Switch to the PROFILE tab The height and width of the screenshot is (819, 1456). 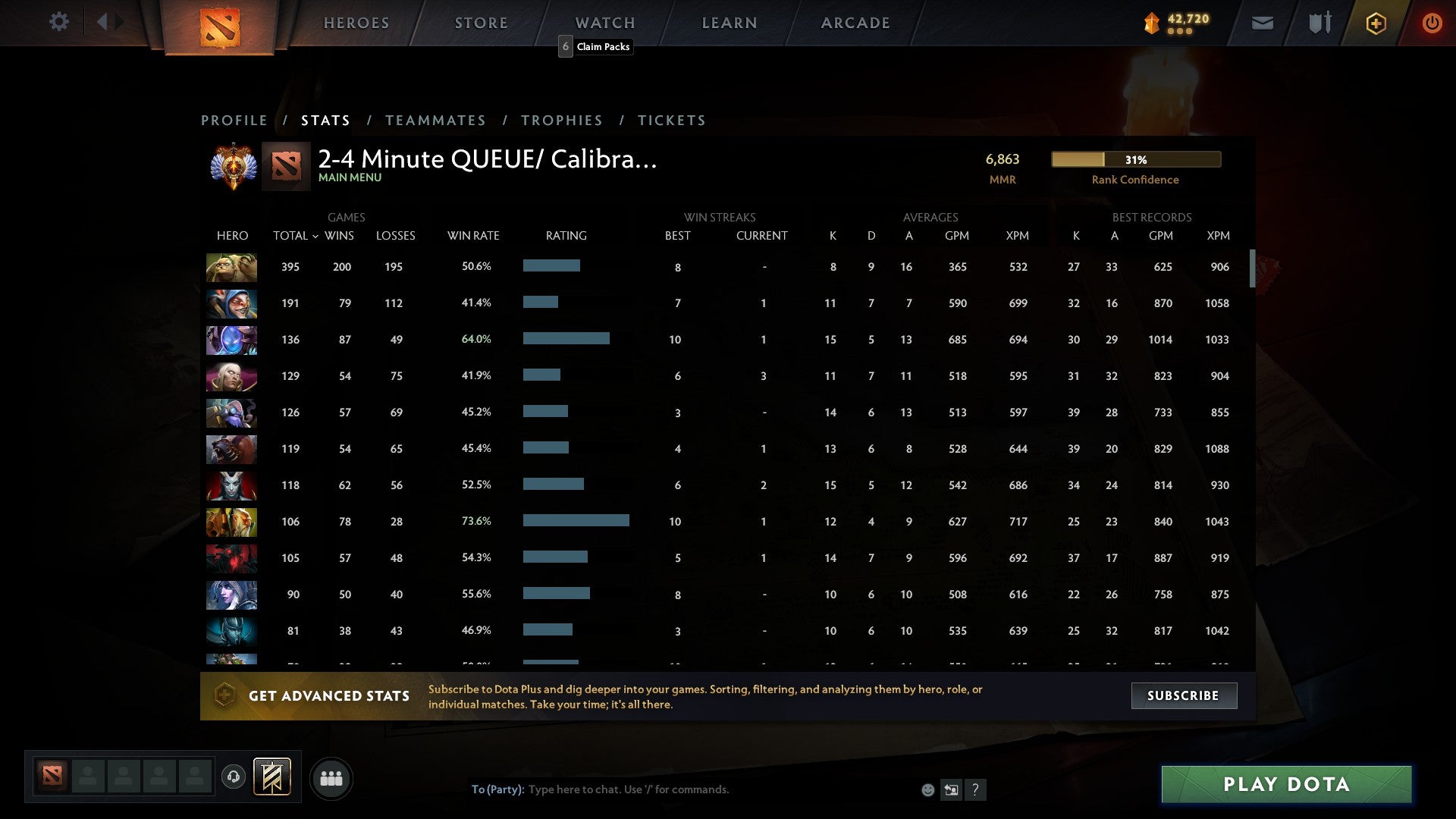click(234, 120)
